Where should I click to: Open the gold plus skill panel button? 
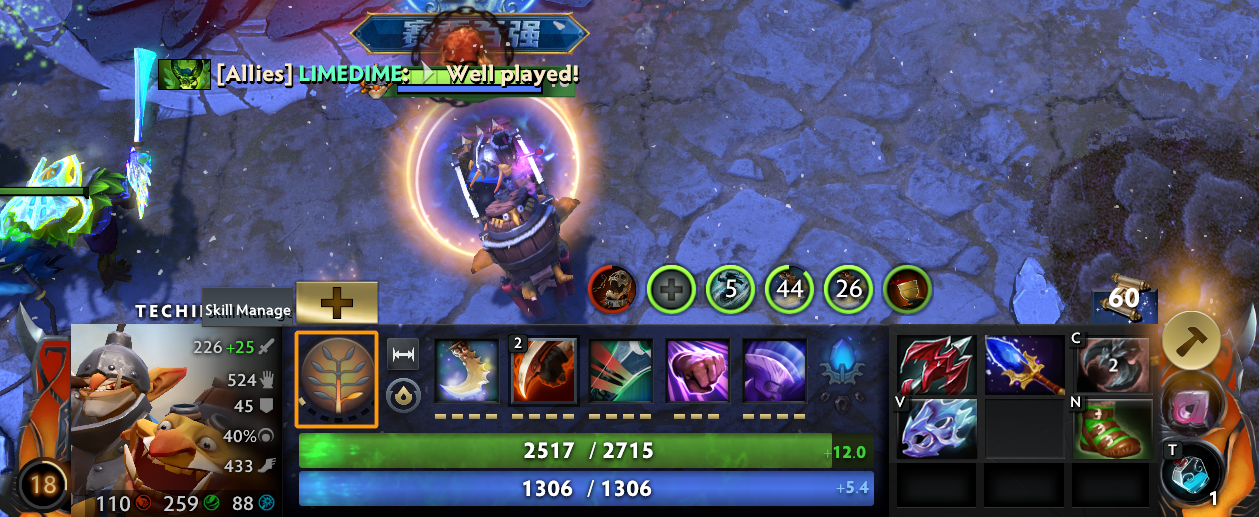pos(337,302)
